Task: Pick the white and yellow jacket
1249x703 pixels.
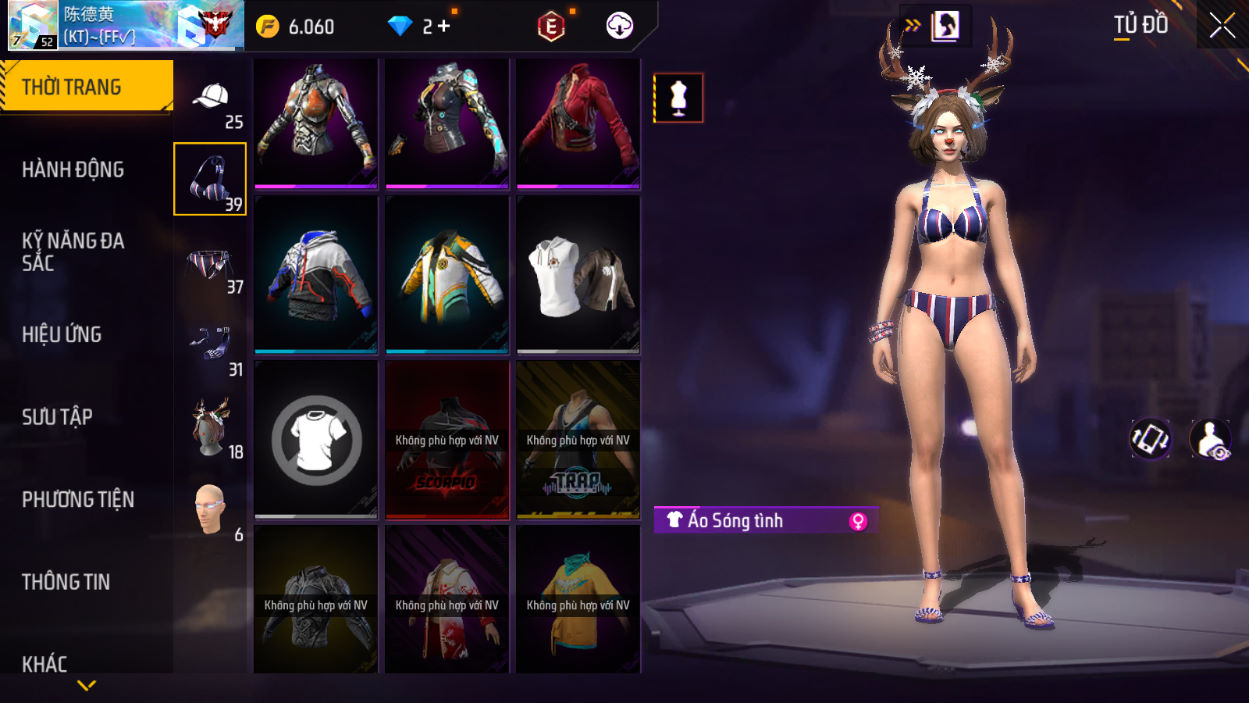Action: [x=447, y=274]
